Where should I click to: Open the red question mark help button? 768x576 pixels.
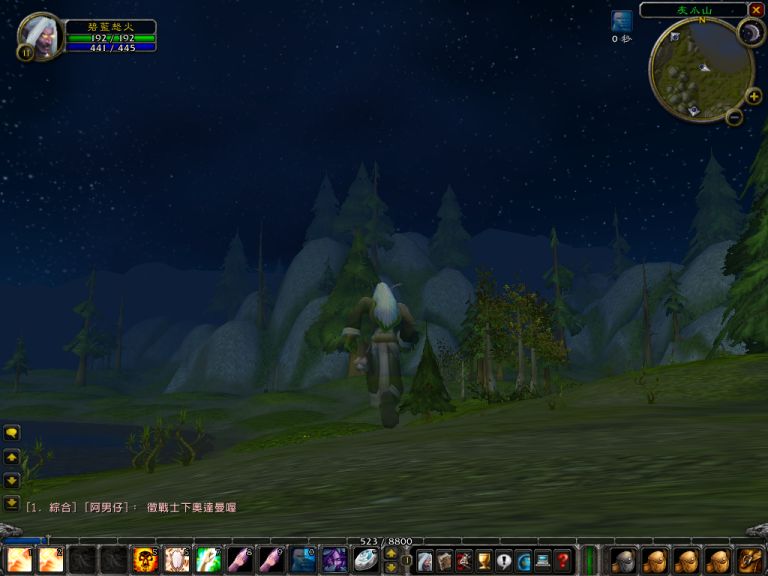pyautogui.click(x=563, y=561)
